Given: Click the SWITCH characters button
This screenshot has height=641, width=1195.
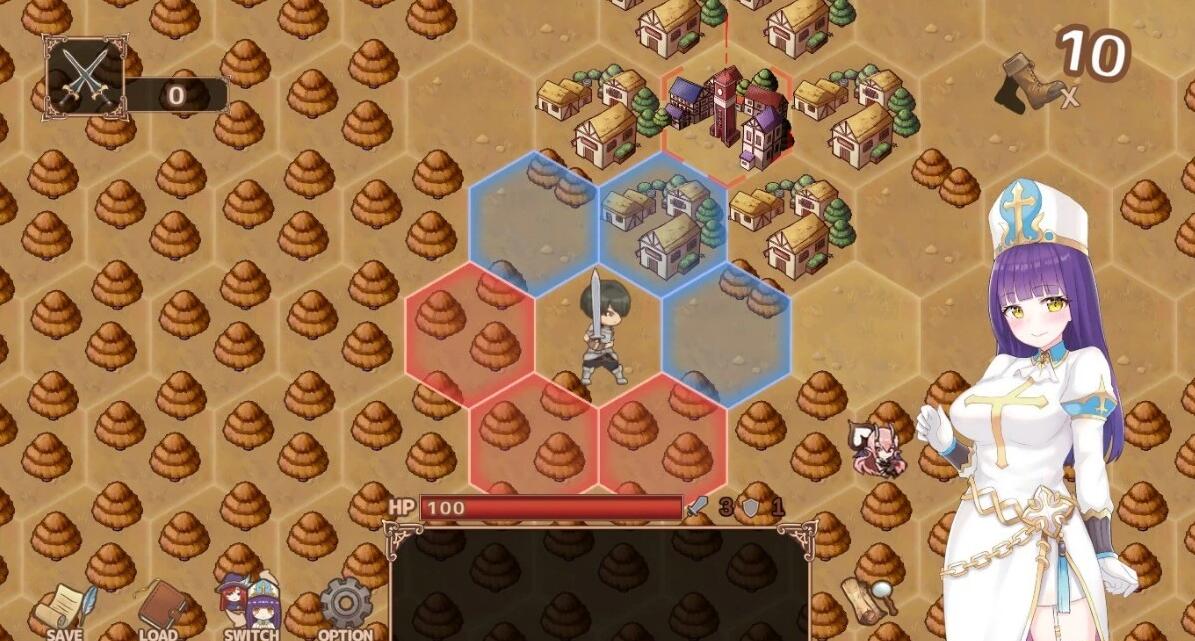Looking at the screenshot, I should point(251,609).
